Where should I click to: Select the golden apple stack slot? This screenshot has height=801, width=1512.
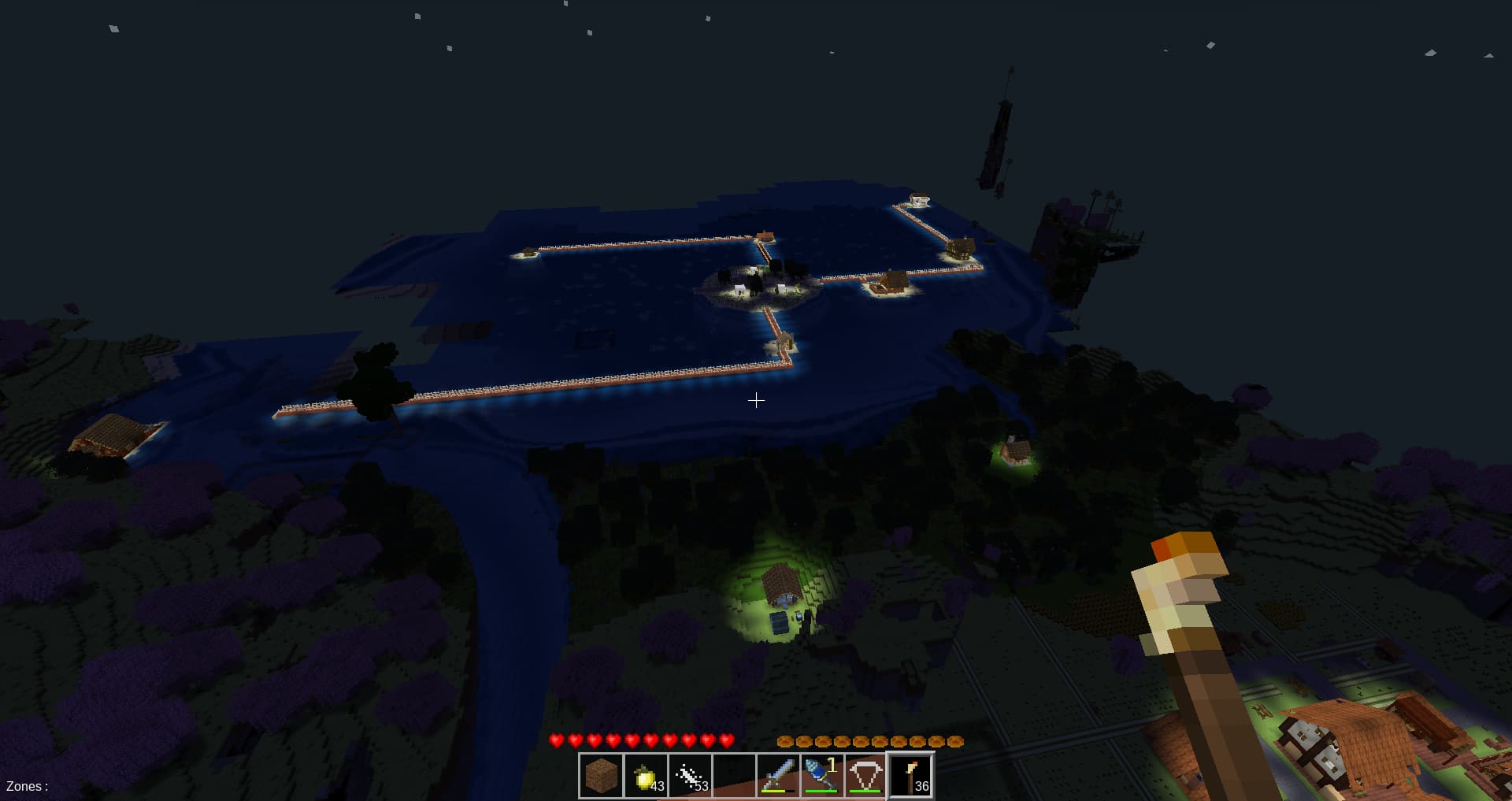[645, 776]
